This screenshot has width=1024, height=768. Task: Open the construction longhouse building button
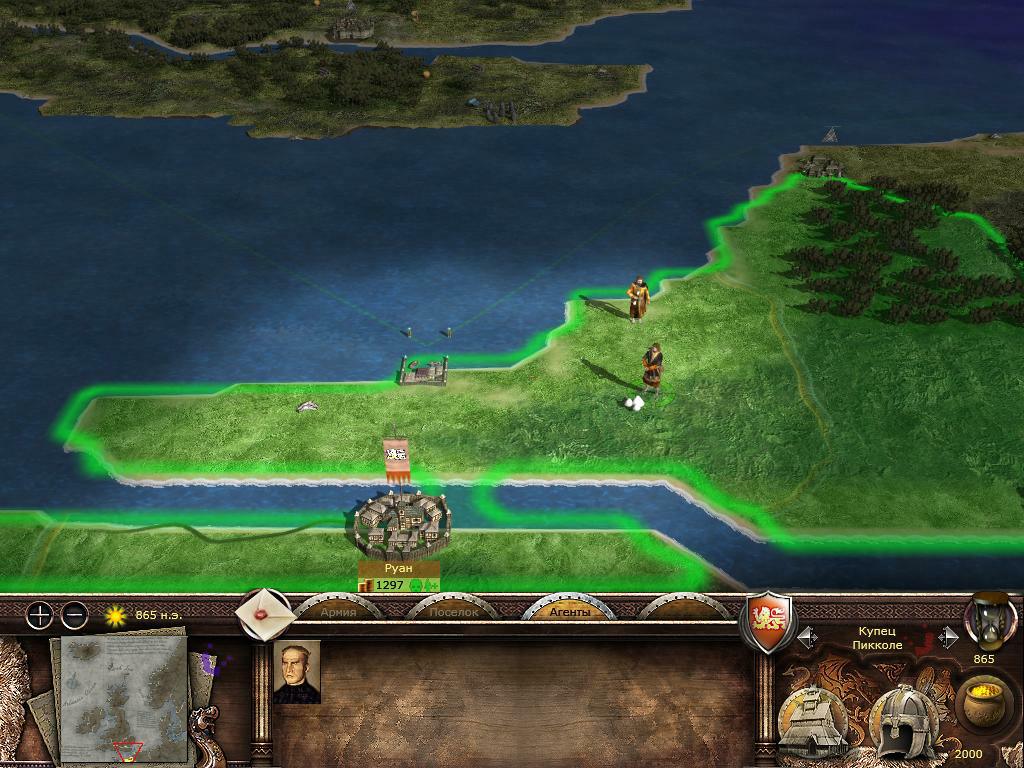point(814,722)
